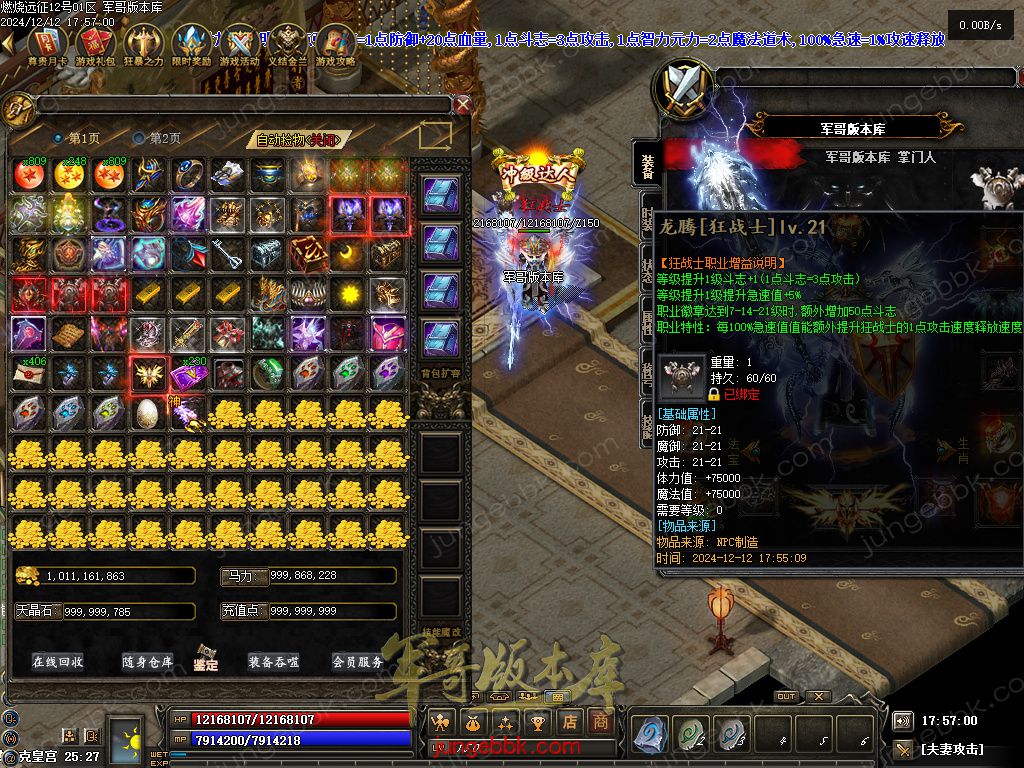Screen dimensions: 1024x768
Task: Close the inventory bag window
Action: point(462,103)
